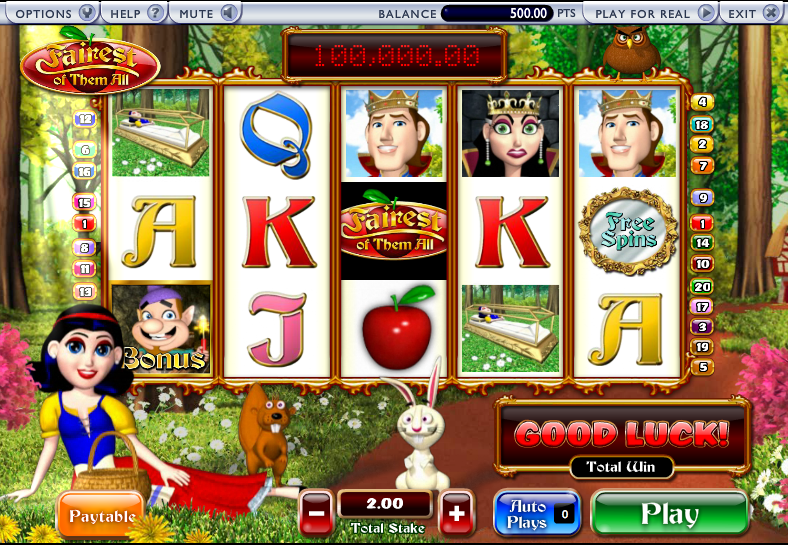Decrease total stake with minus button
The width and height of the screenshot is (788, 545).
click(x=315, y=513)
